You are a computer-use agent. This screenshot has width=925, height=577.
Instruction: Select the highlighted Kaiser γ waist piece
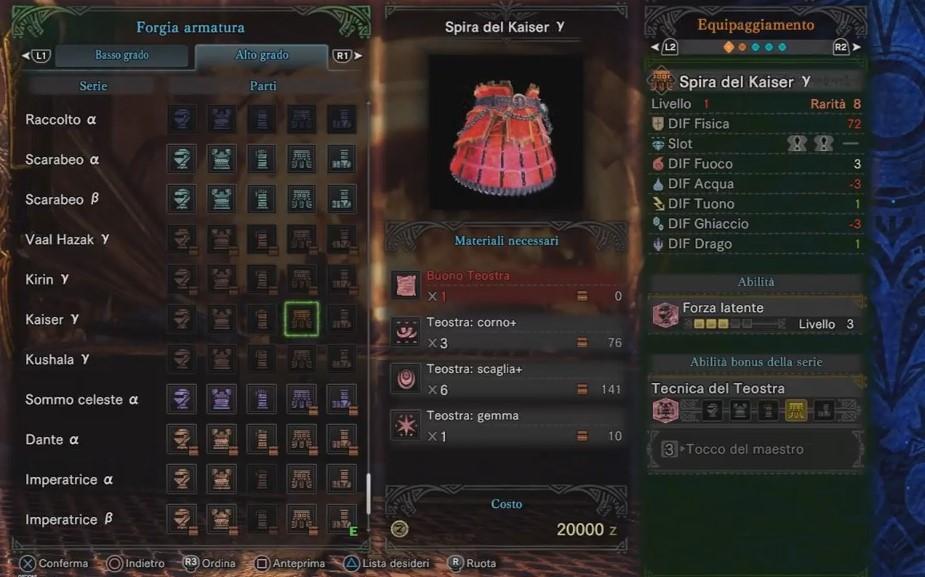tap(302, 320)
